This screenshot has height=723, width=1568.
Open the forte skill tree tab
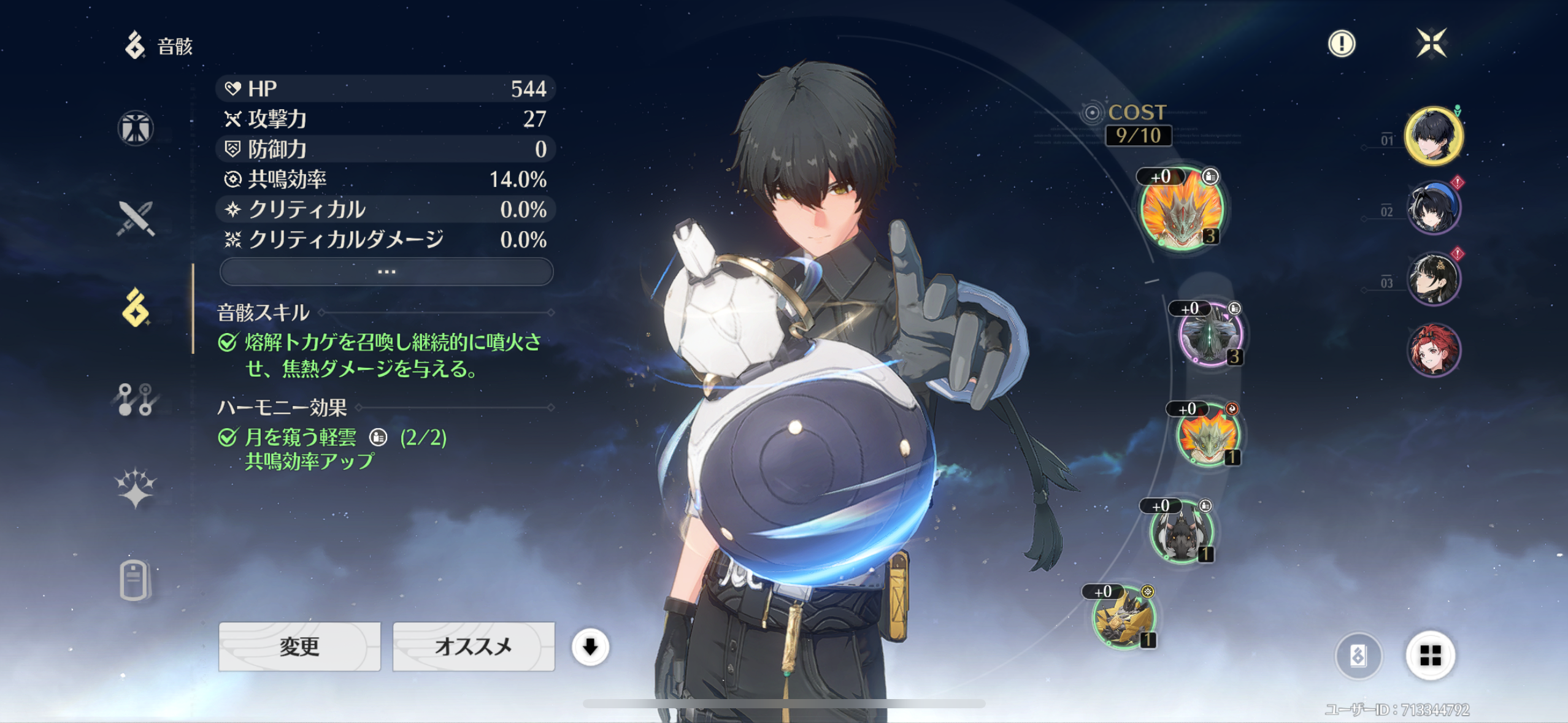(136, 399)
